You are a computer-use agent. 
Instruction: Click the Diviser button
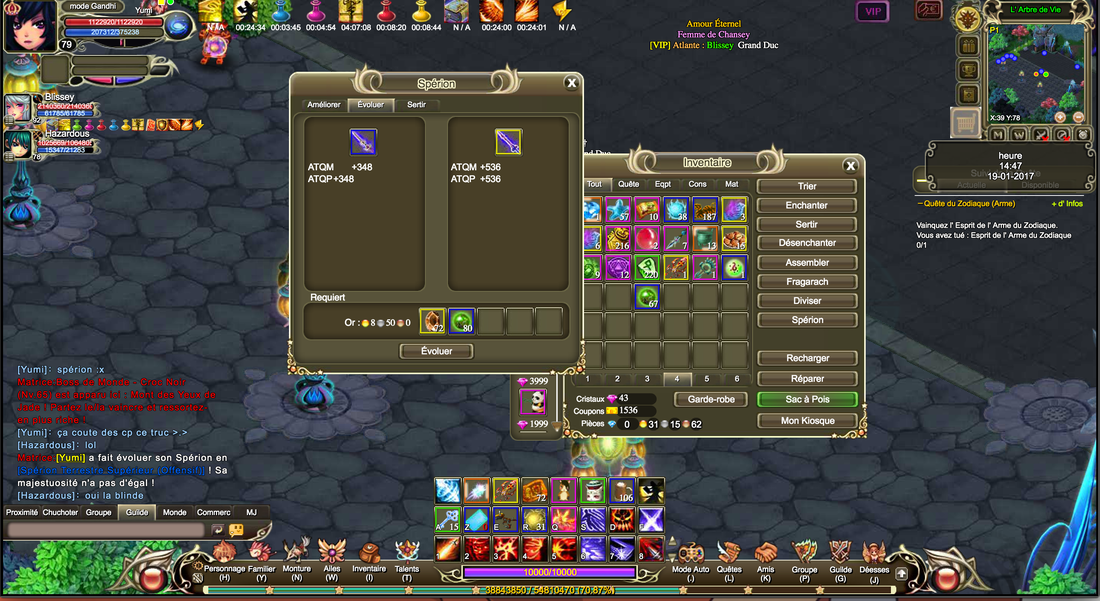pos(806,300)
